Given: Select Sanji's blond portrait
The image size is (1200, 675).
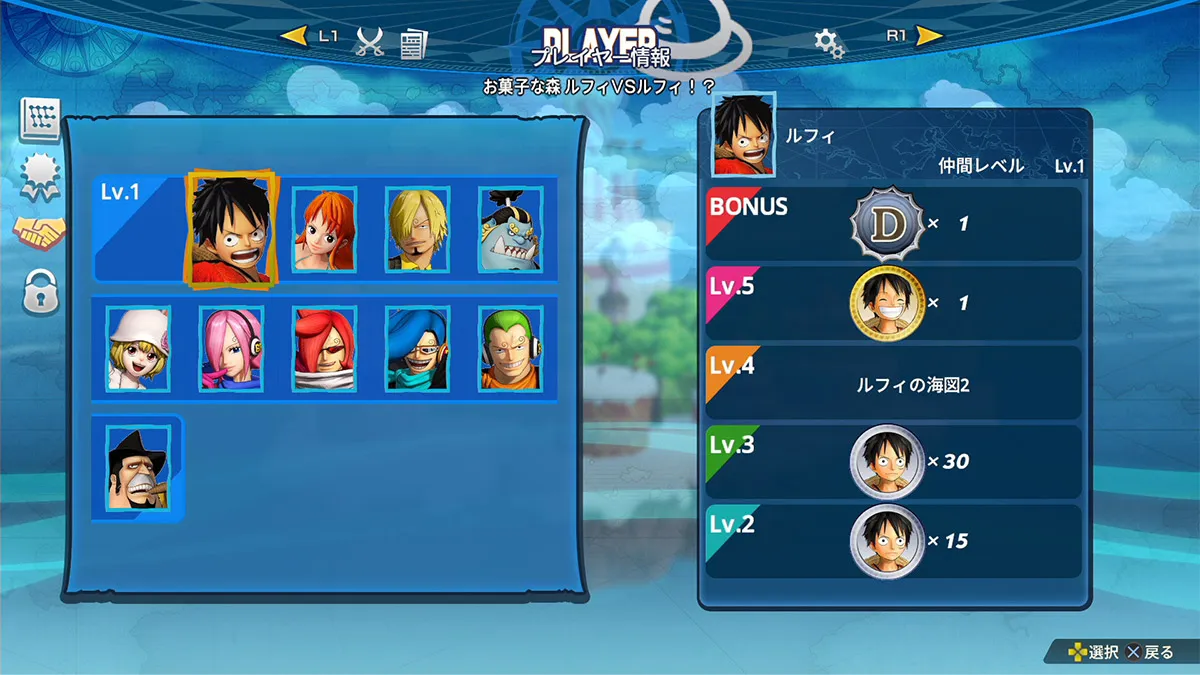Looking at the screenshot, I should click(418, 229).
